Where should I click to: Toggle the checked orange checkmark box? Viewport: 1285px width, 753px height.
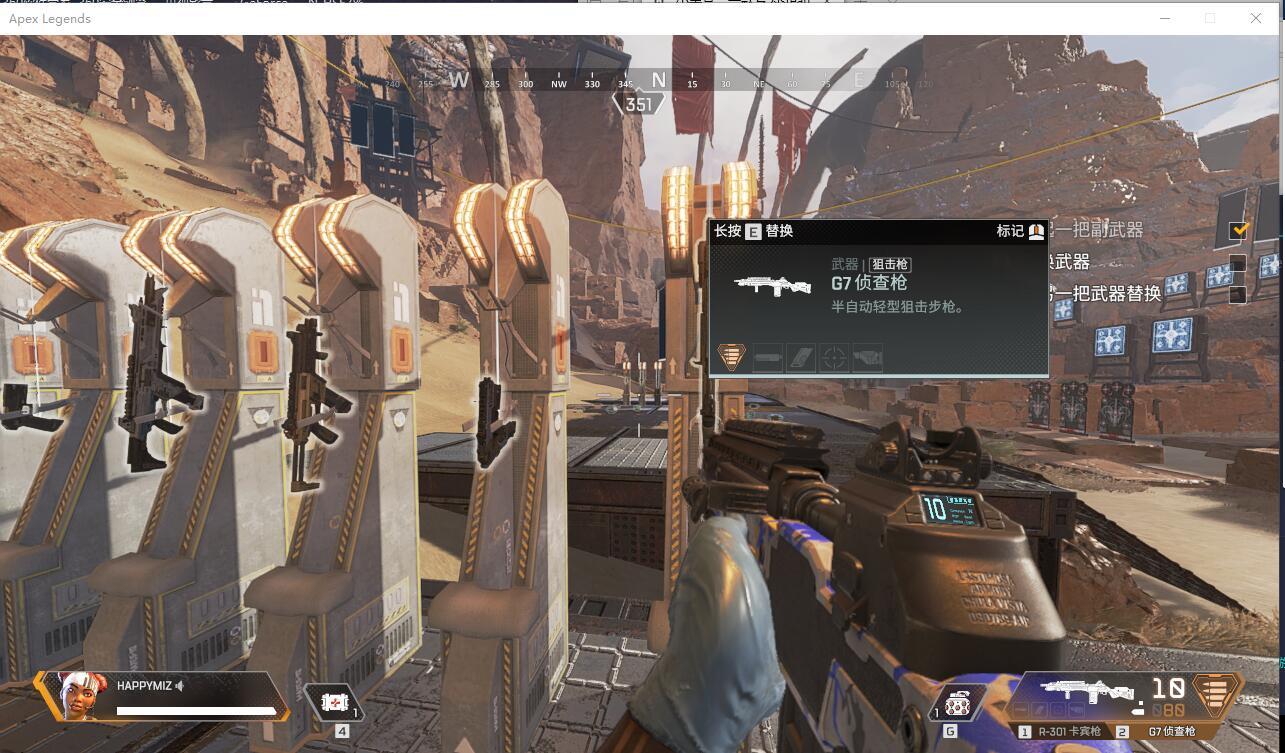pos(1239,230)
